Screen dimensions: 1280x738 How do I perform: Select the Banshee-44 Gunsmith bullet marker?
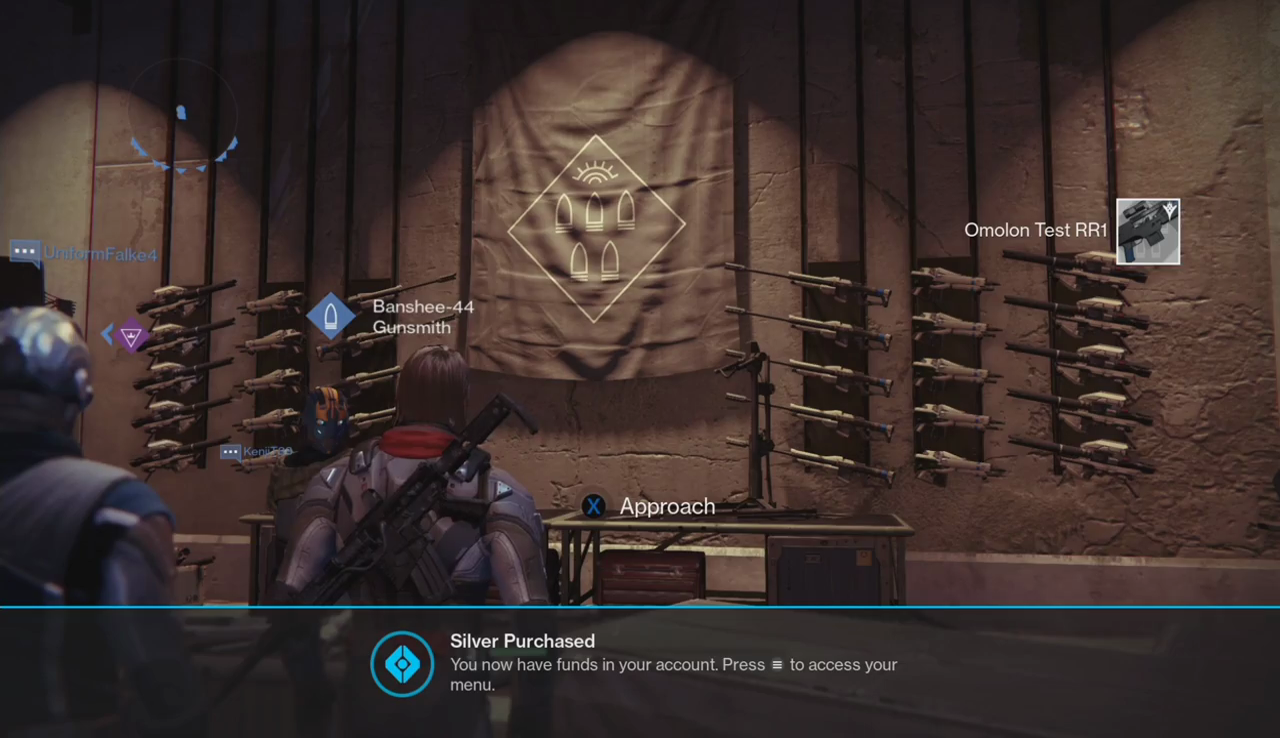tap(331, 316)
